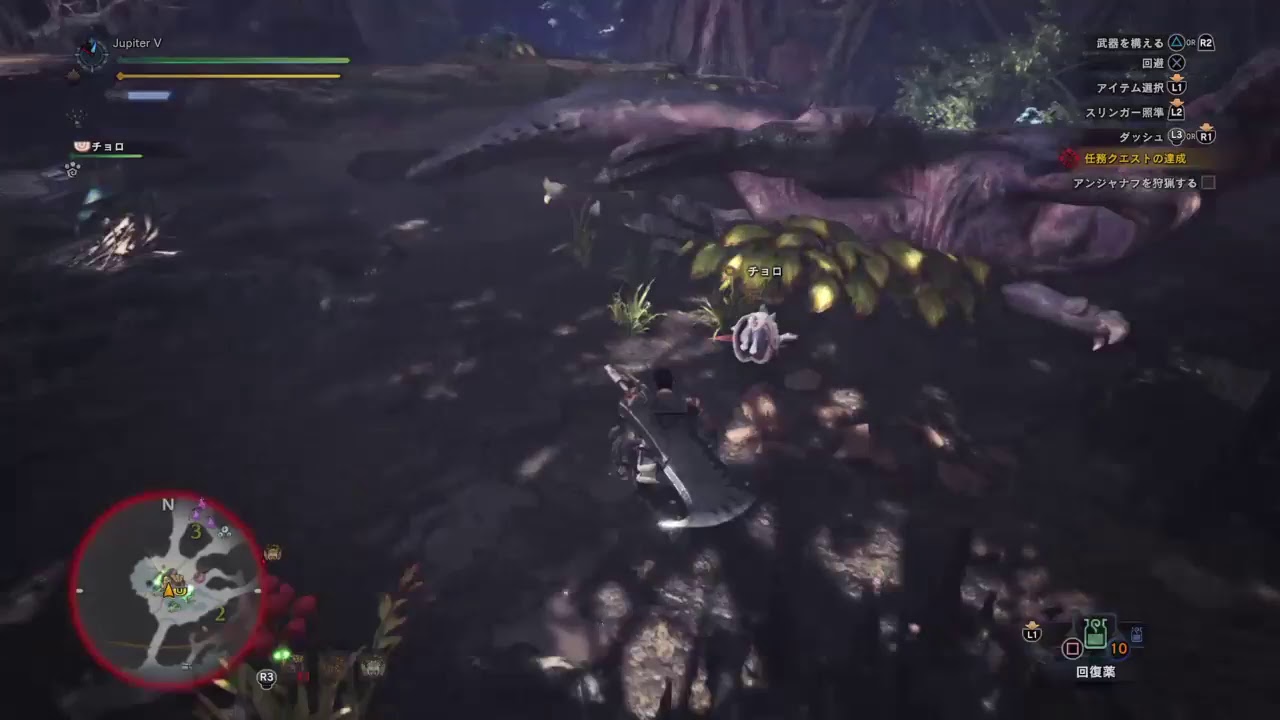Expand the L2 slinger aim (スリンガー照準) prompt
1280x720 pixels.
pyautogui.click(x=1178, y=113)
